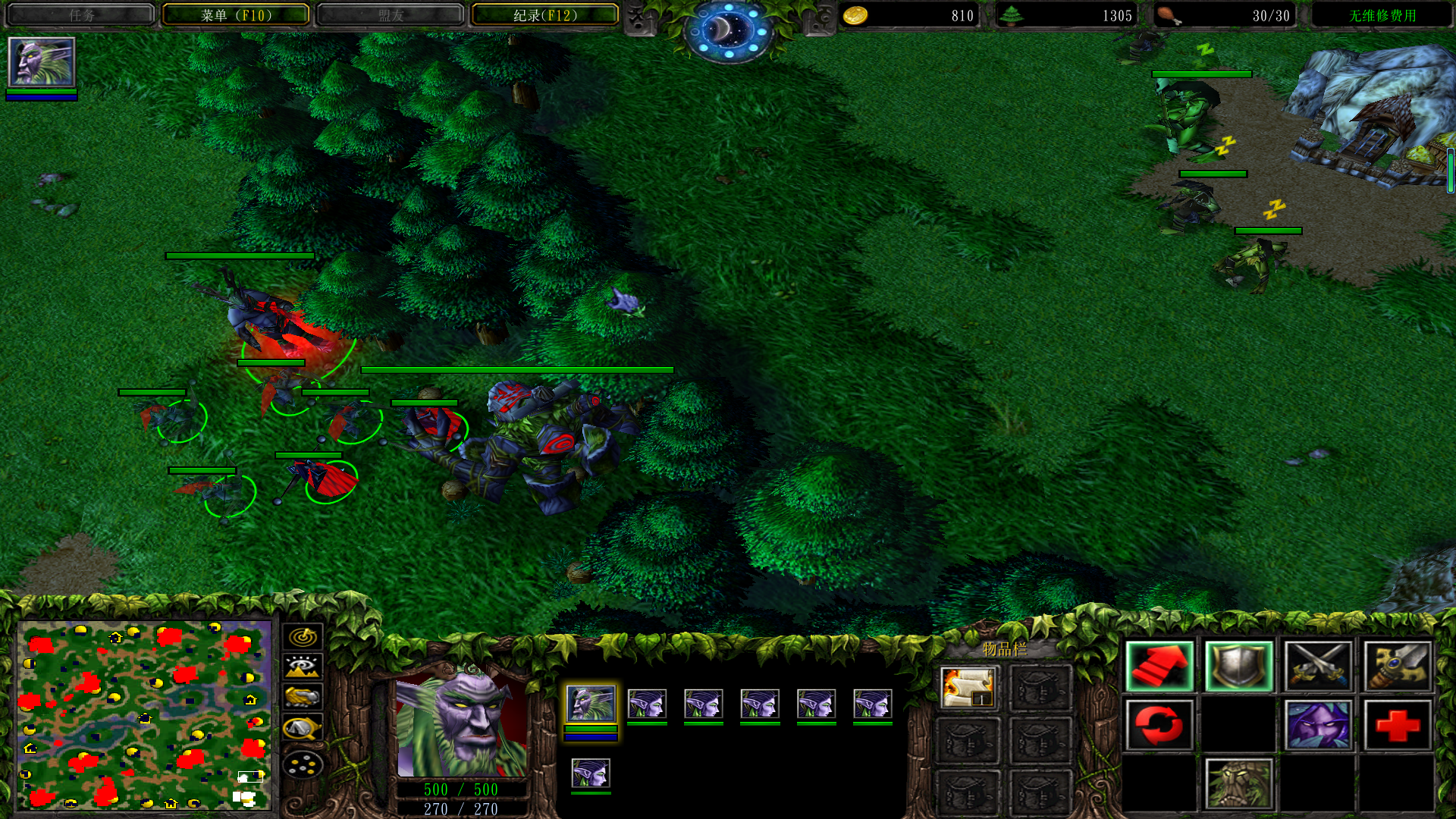Open hero skills with the red cross

click(1398, 725)
